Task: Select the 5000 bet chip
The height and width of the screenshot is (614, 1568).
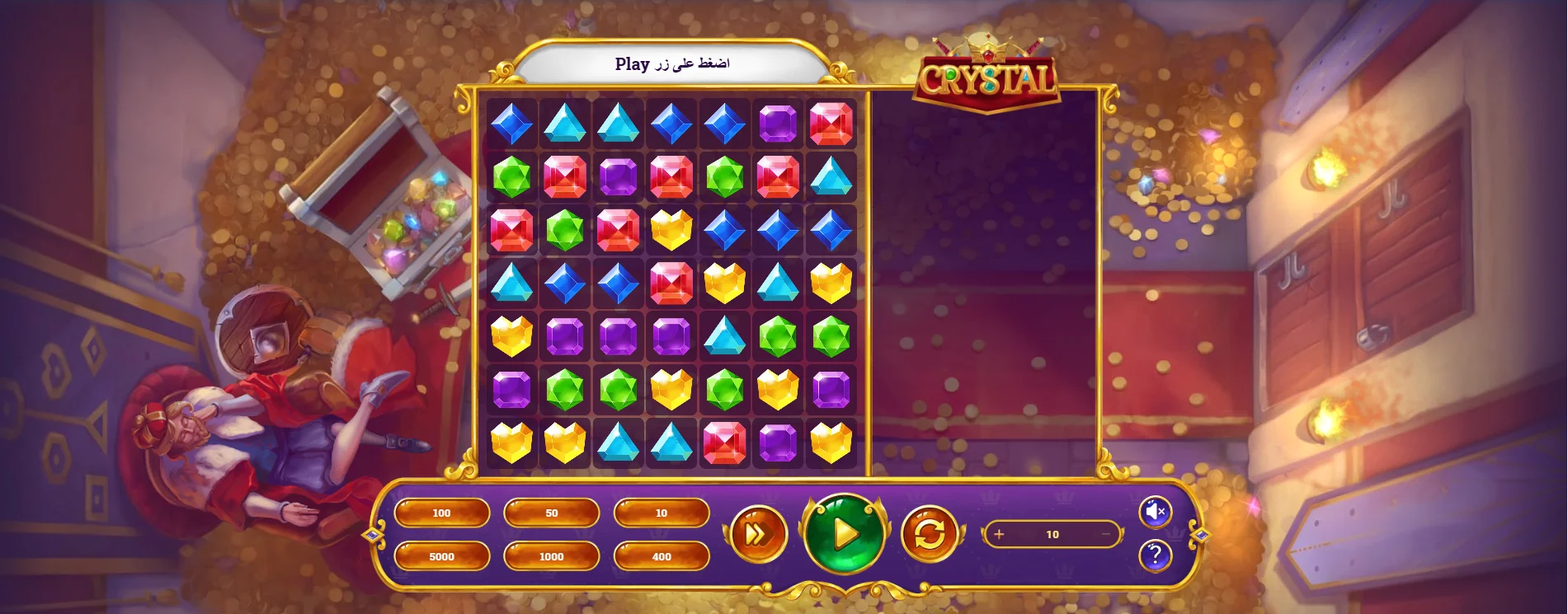Action: (441, 556)
